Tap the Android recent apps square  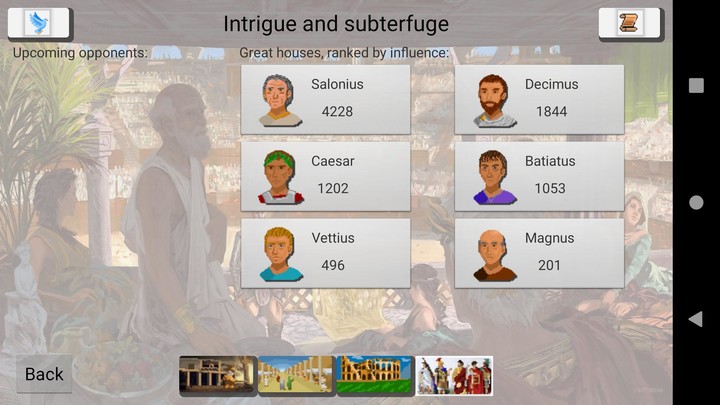(x=696, y=86)
